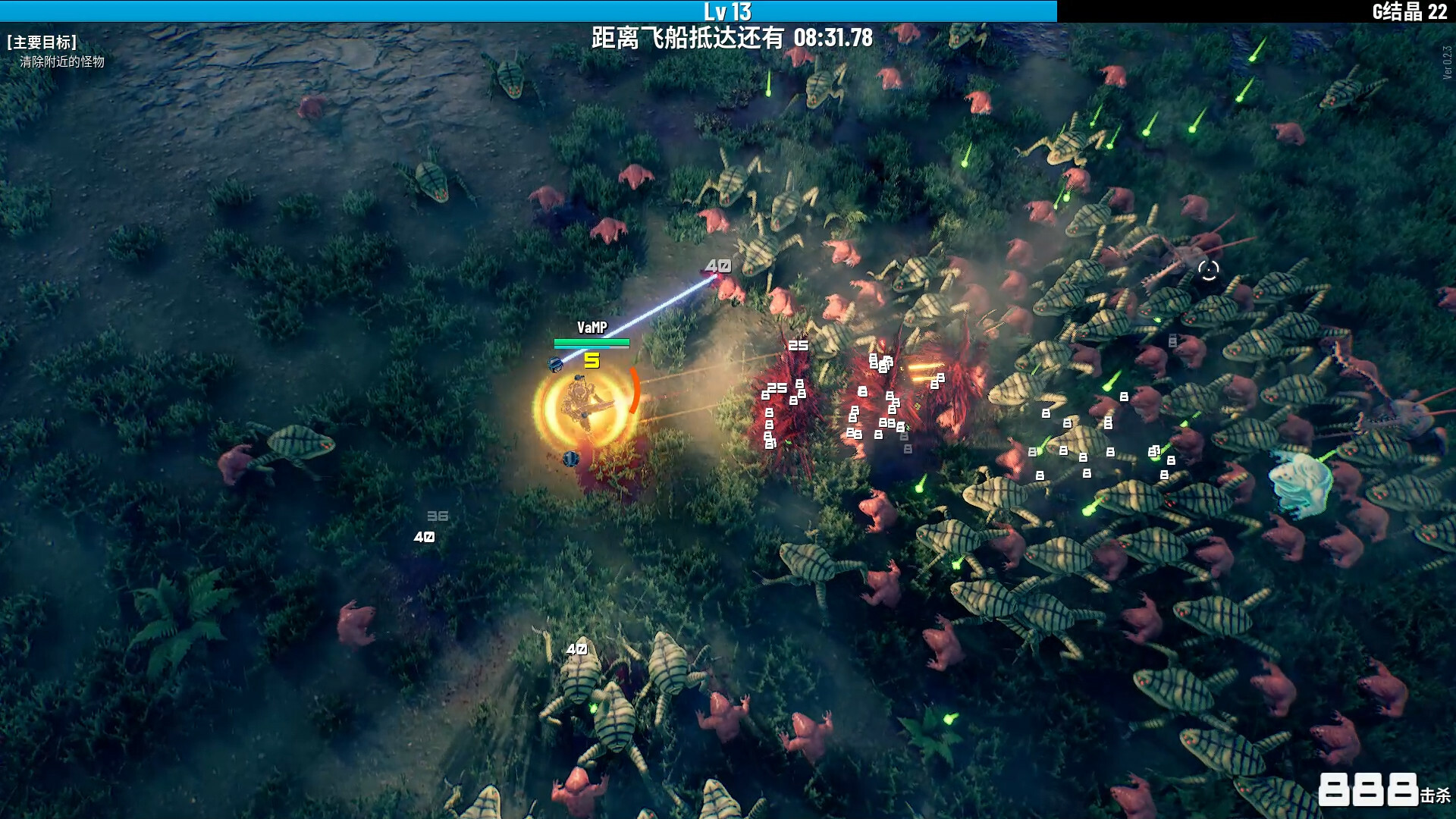Viewport: 1456px width, 819px height.
Task: Collapse the mission timer display
Action: (x=833, y=34)
